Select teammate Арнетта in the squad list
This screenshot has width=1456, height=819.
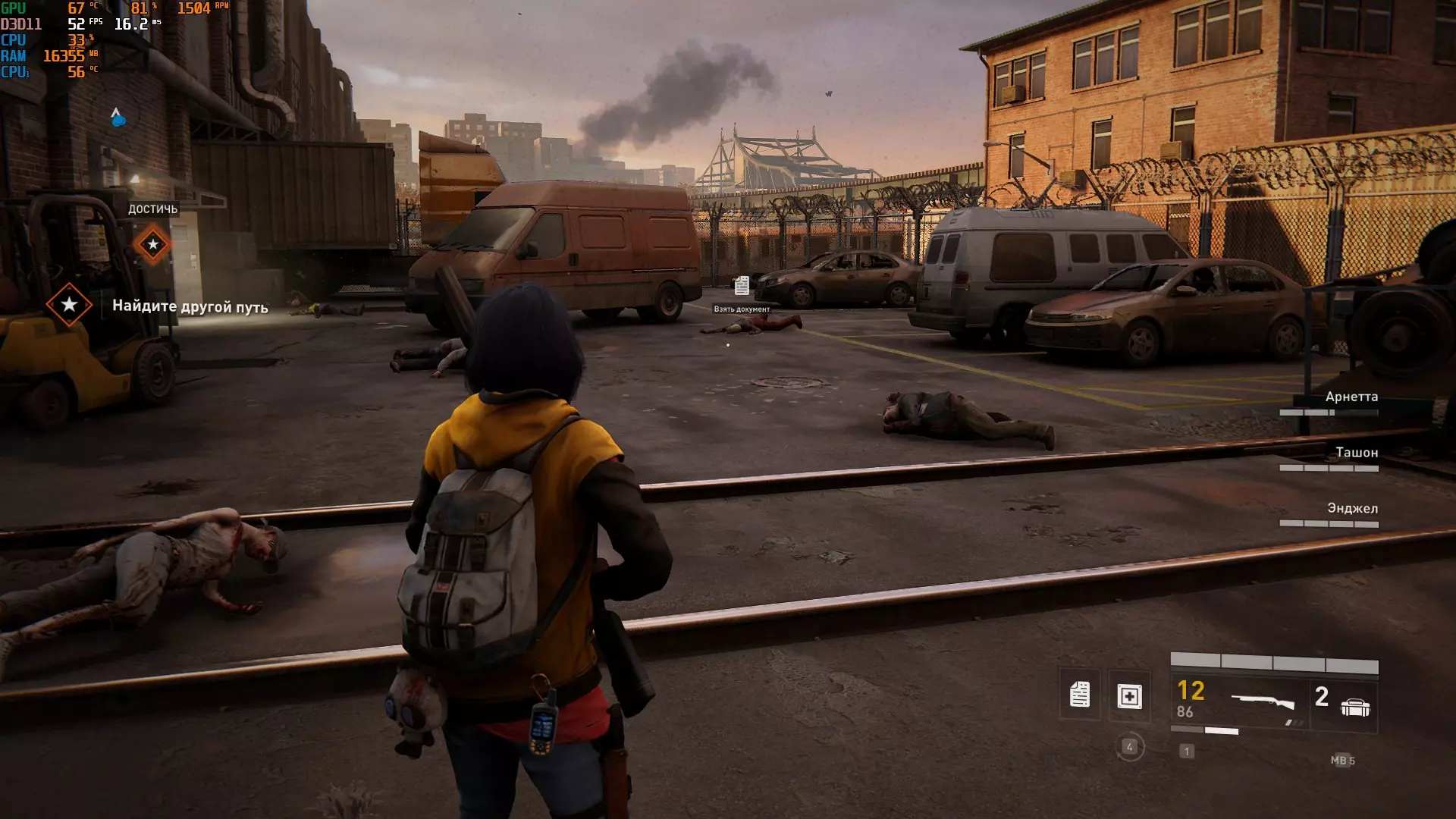(x=1351, y=397)
